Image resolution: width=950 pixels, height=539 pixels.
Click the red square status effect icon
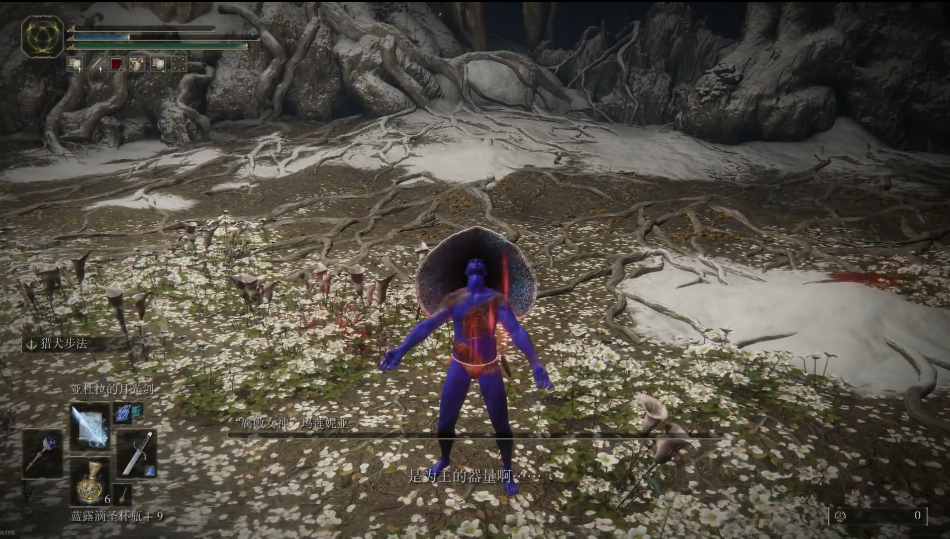pyautogui.click(x=116, y=64)
